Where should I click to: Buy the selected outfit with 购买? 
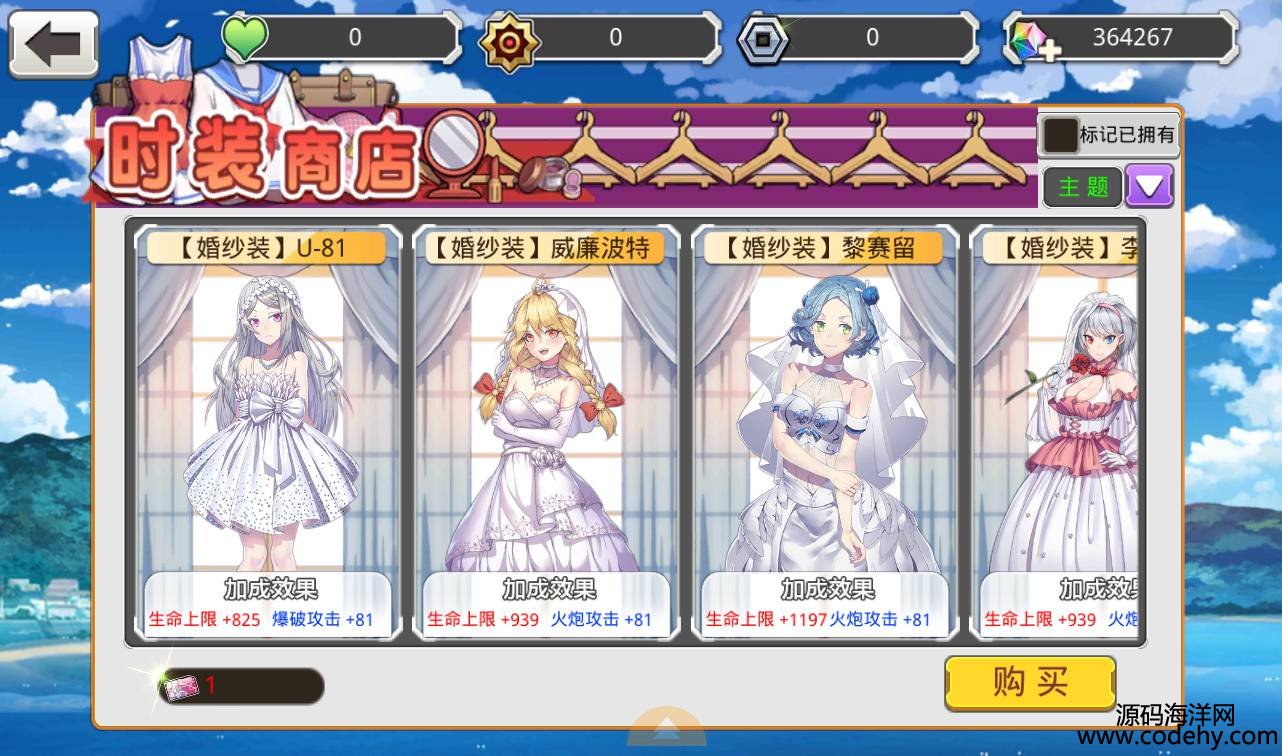pos(1030,683)
